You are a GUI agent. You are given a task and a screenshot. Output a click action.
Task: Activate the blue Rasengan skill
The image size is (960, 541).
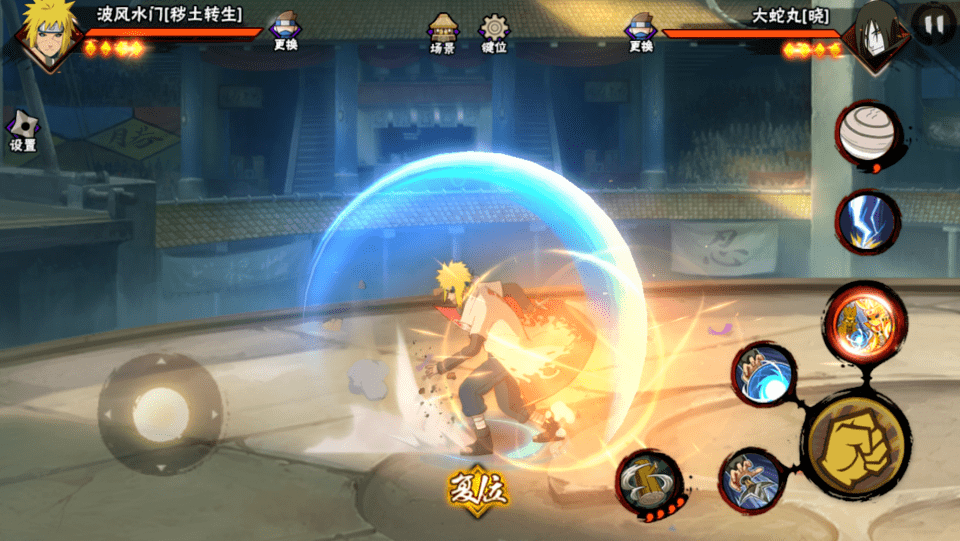click(x=764, y=374)
